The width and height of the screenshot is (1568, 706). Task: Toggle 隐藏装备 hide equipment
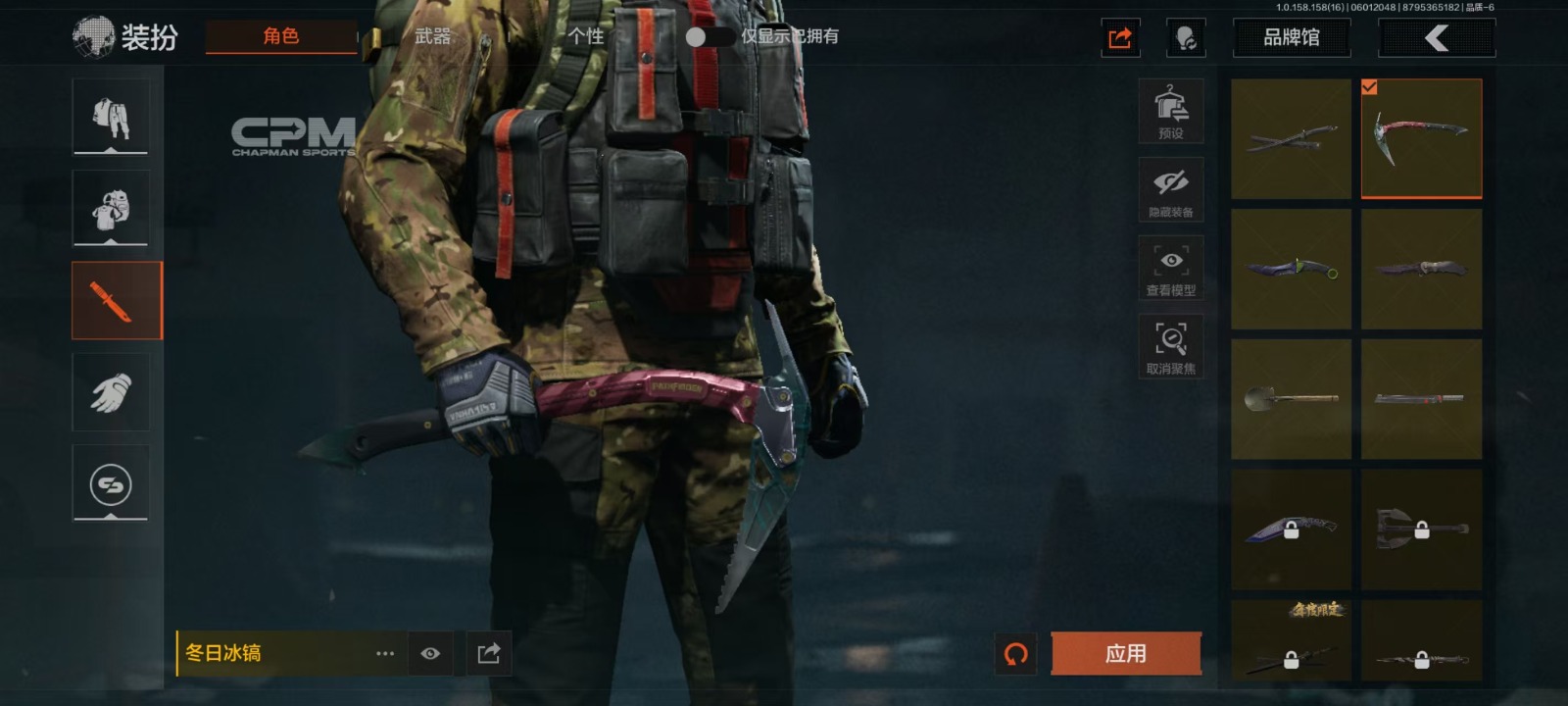1170,189
